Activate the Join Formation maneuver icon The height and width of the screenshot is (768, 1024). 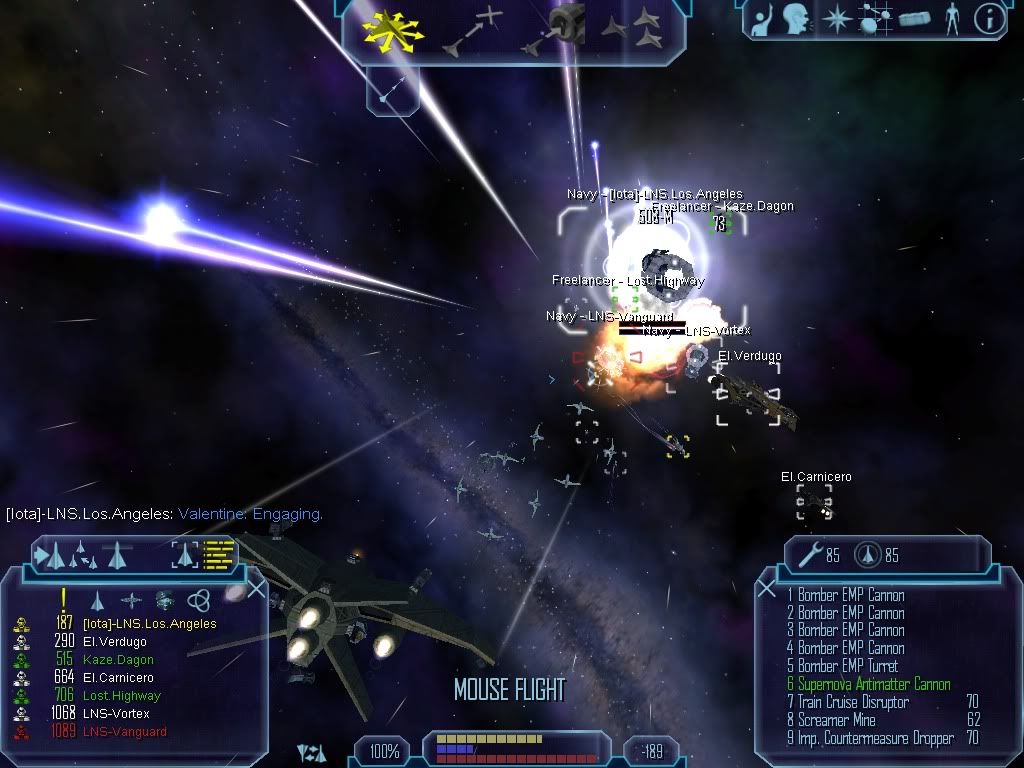(x=633, y=29)
